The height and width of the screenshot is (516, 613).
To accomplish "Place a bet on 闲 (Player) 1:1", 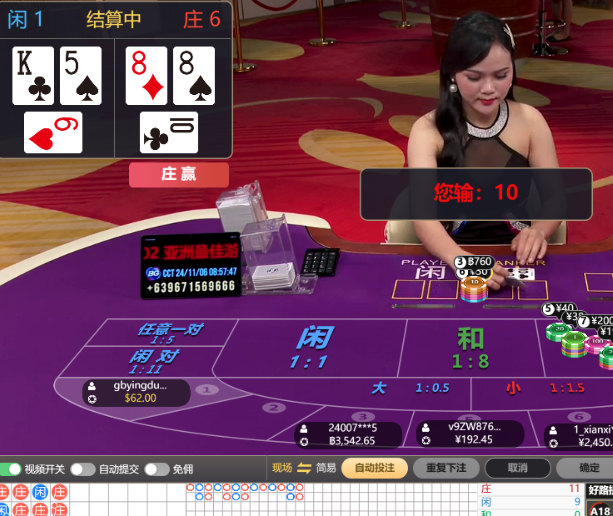I will [x=314, y=346].
